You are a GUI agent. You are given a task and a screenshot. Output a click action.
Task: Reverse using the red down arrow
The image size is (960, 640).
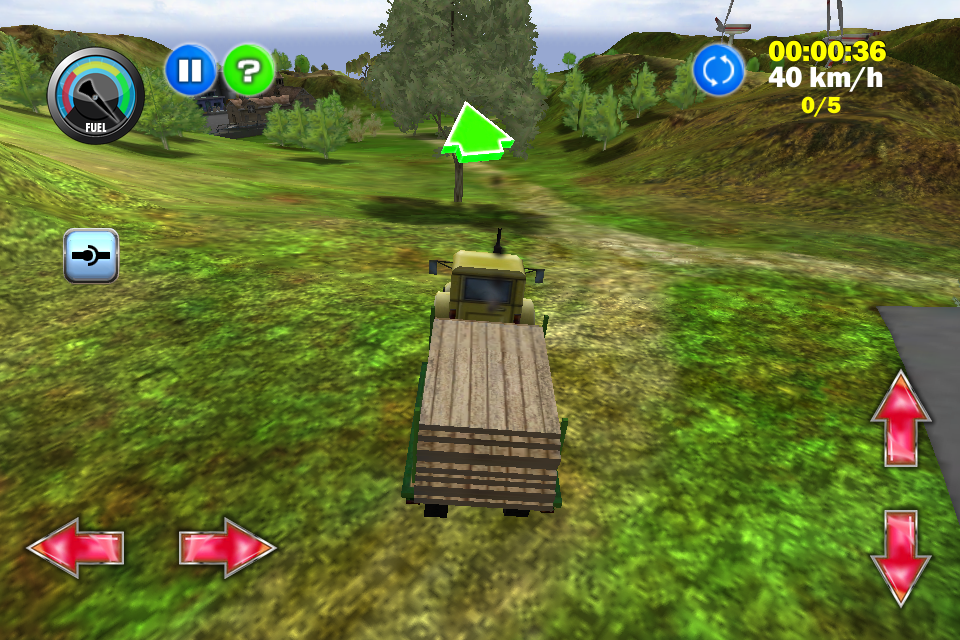900,557
